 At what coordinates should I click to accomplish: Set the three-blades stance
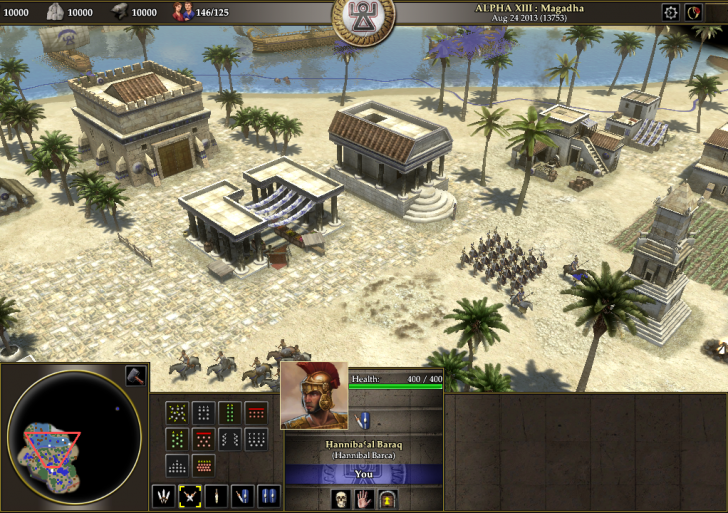tap(163, 495)
